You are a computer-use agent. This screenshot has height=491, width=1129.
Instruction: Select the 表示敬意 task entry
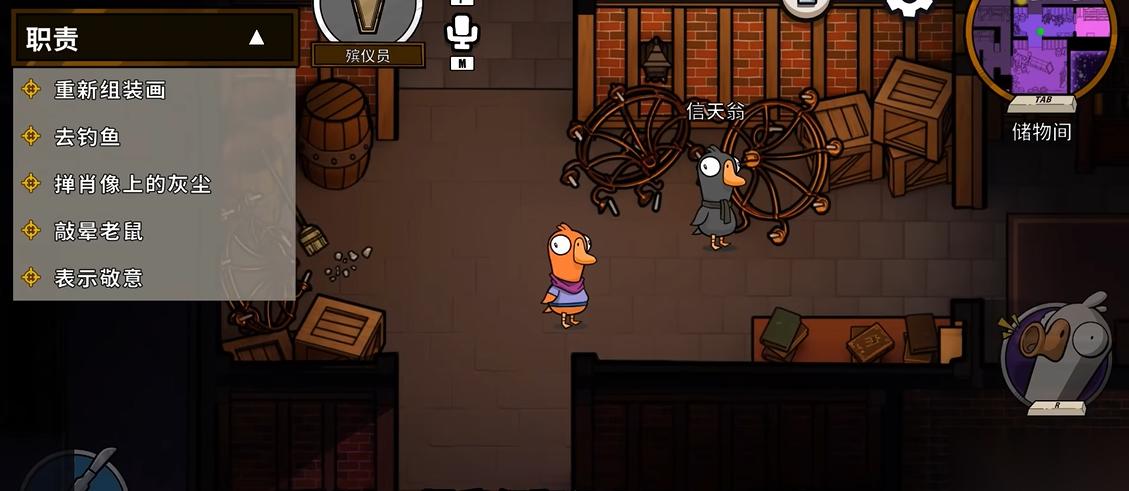(99, 278)
